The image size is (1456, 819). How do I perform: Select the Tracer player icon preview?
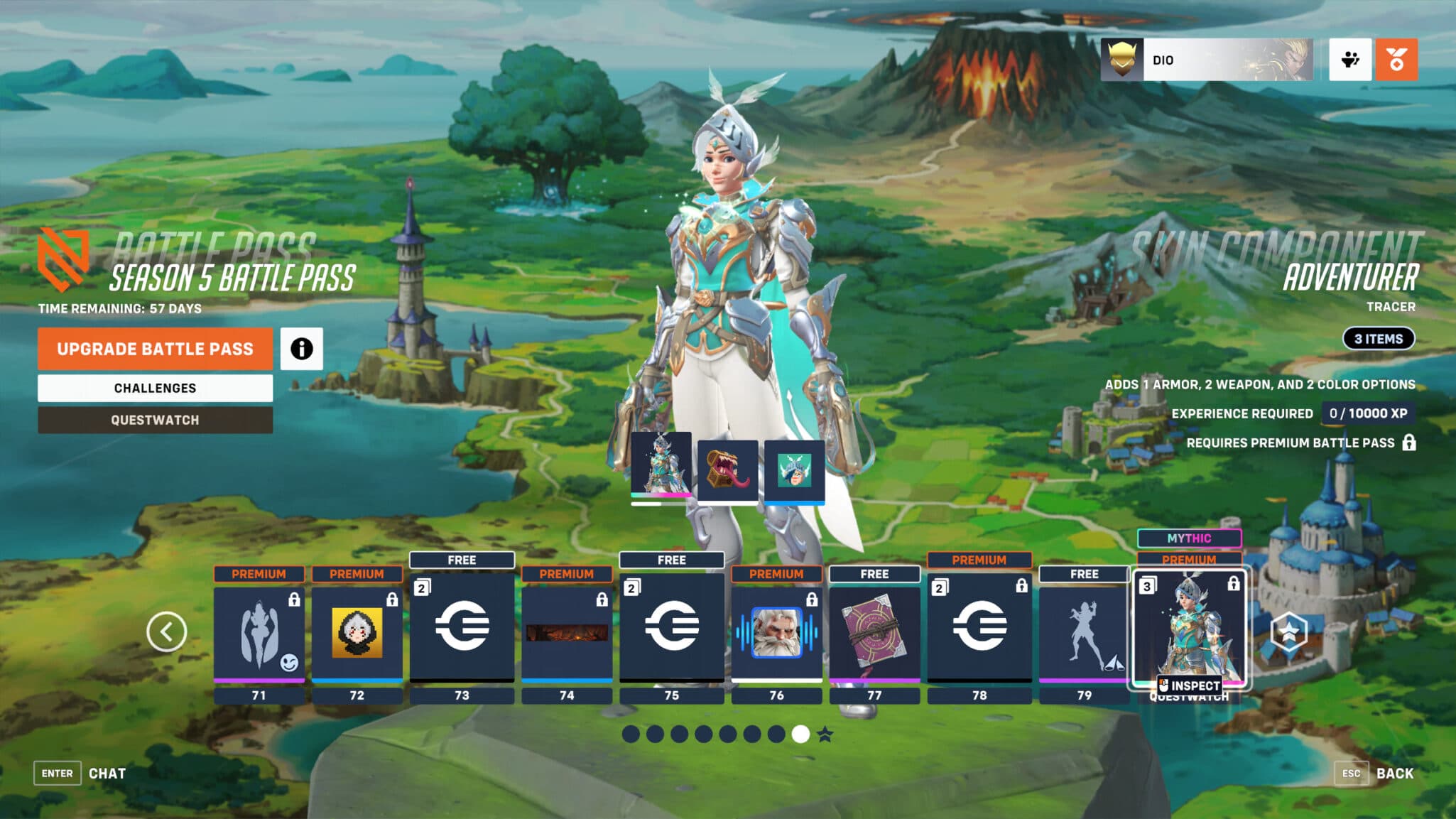[x=796, y=470]
